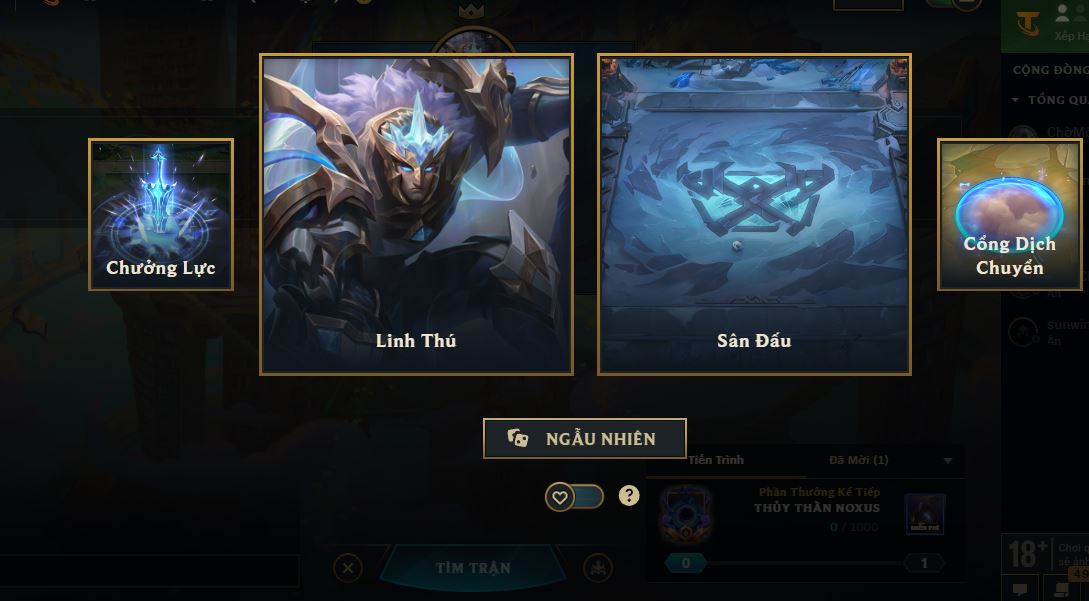Open the chat bubble icon

[1020, 589]
